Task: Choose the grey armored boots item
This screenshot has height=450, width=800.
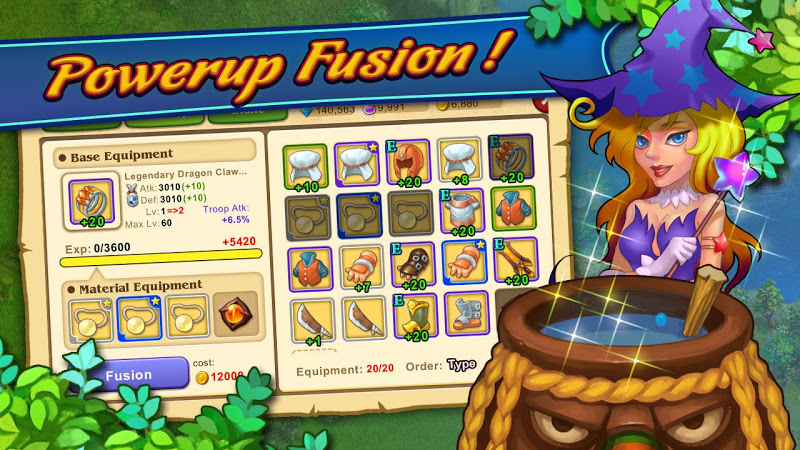Action: (459, 316)
